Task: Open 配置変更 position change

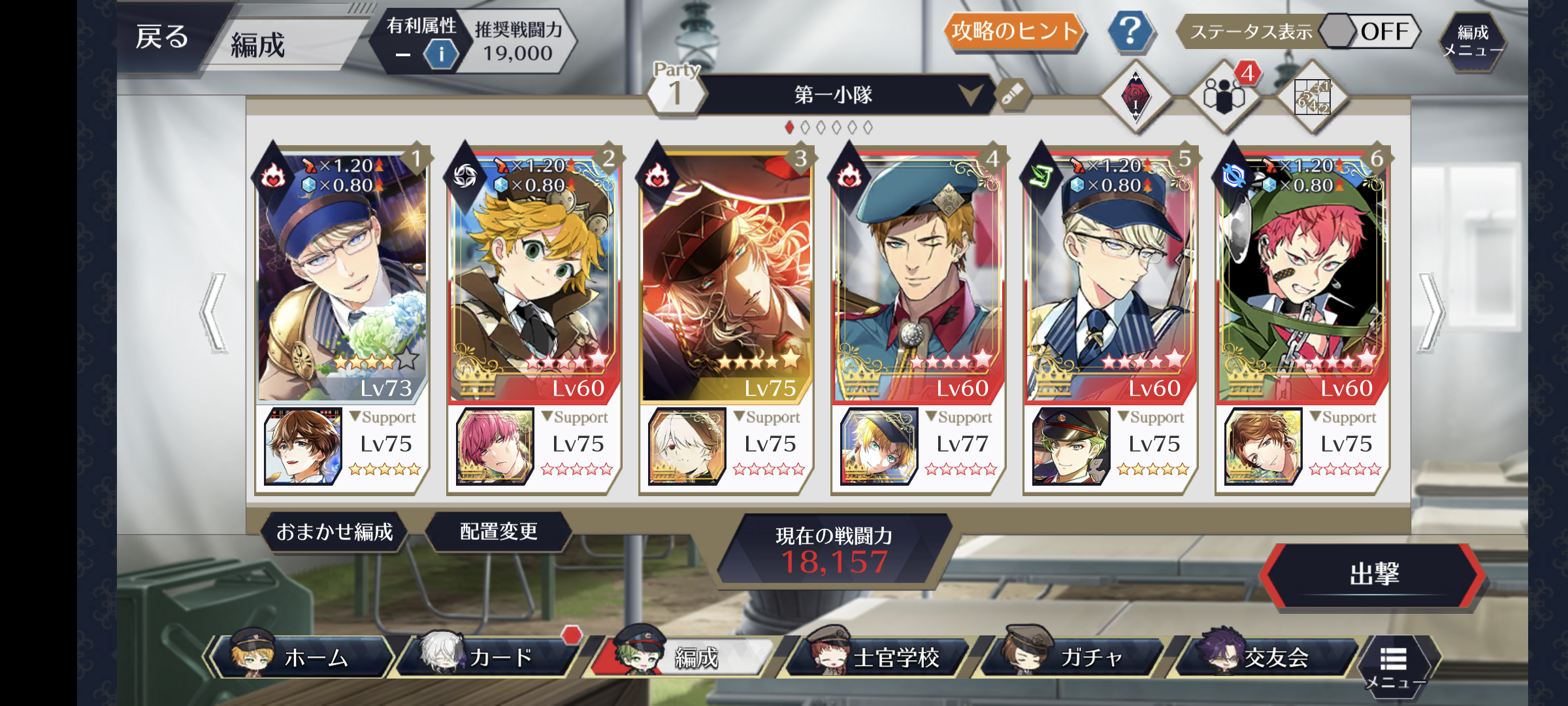Action: (498, 532)
